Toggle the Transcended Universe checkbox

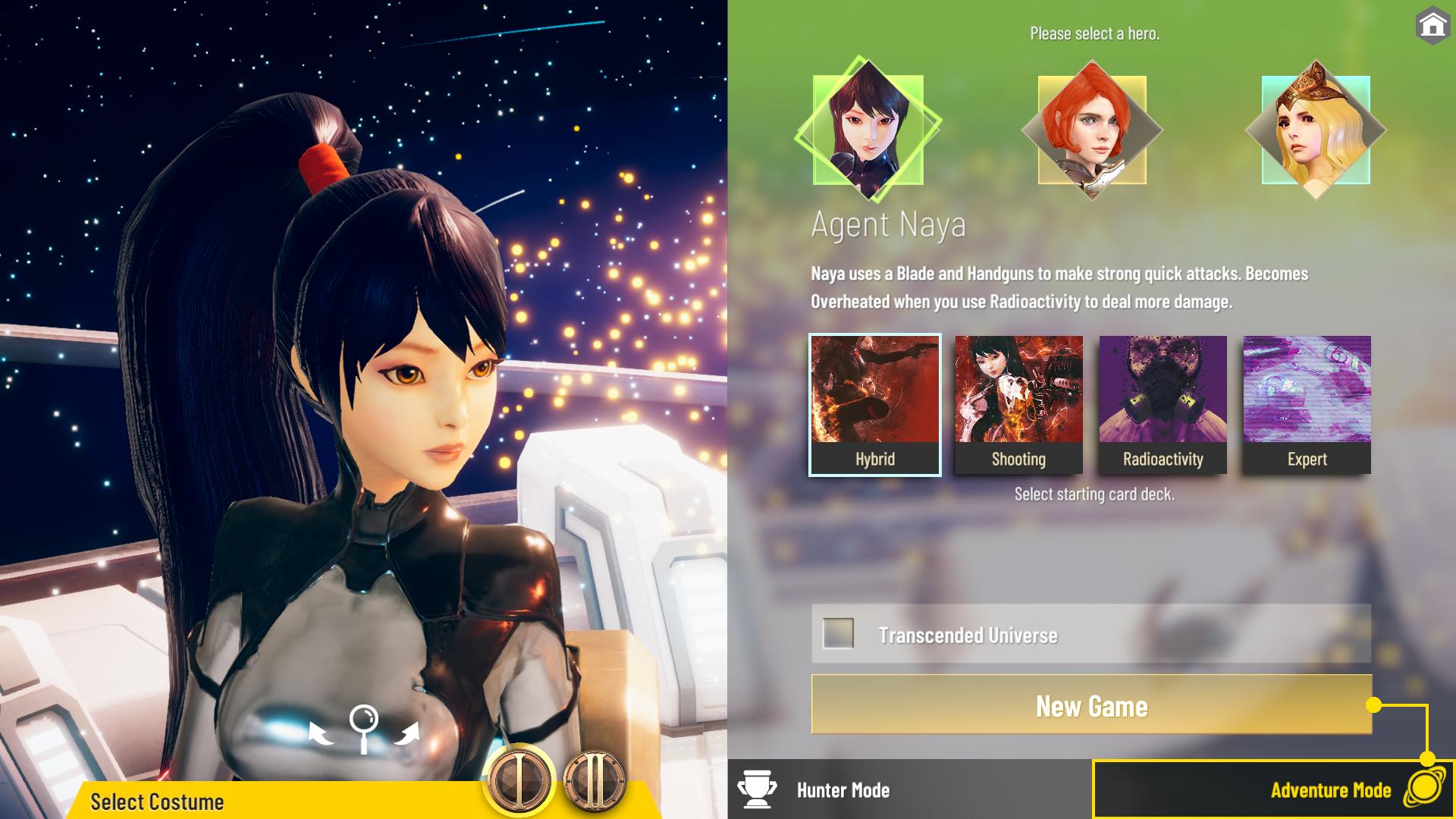click(x=838, y=633)
